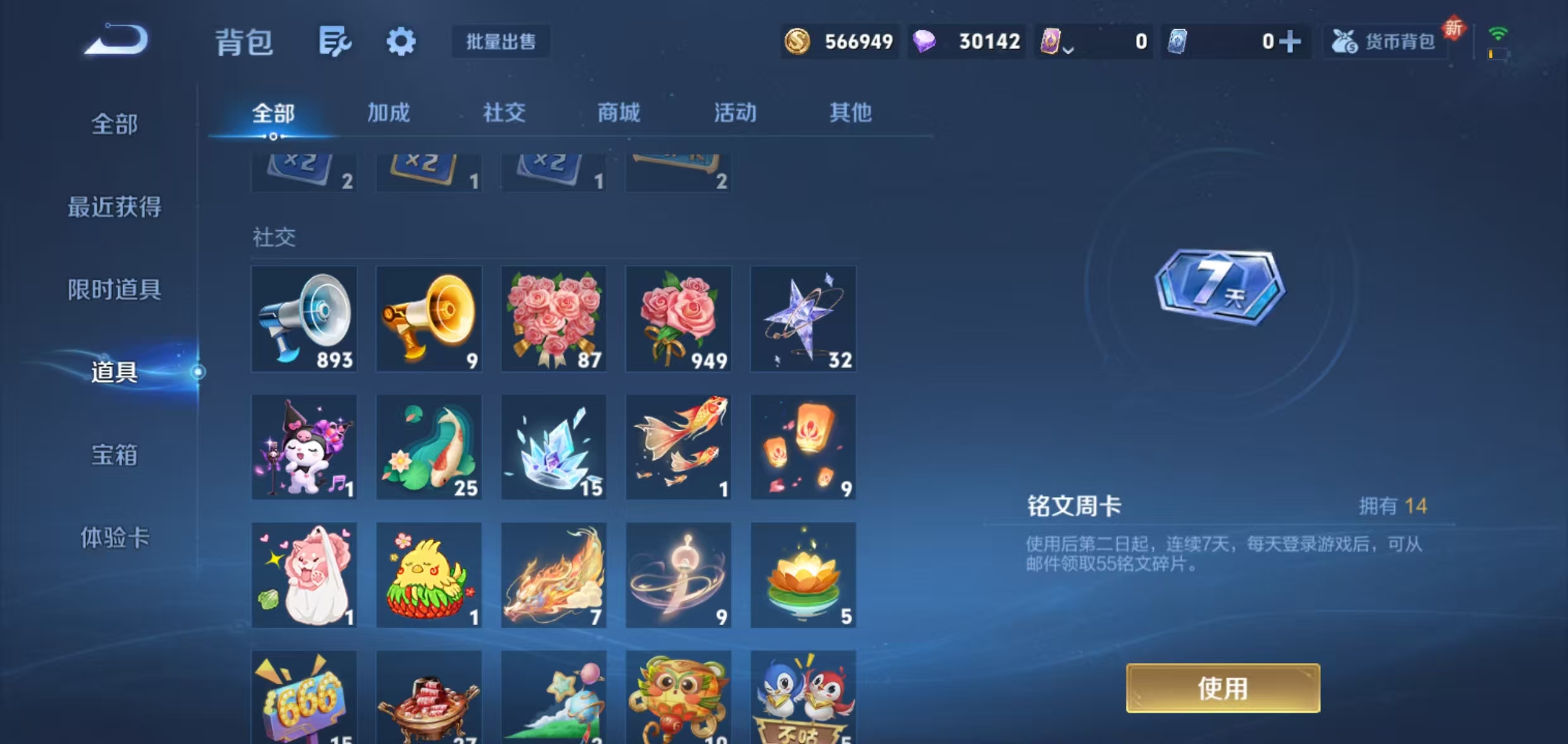Viewport: 1568px width, 744px height.
Task: Click the 批量出售 bulk sell button
Action: point(500,42)
